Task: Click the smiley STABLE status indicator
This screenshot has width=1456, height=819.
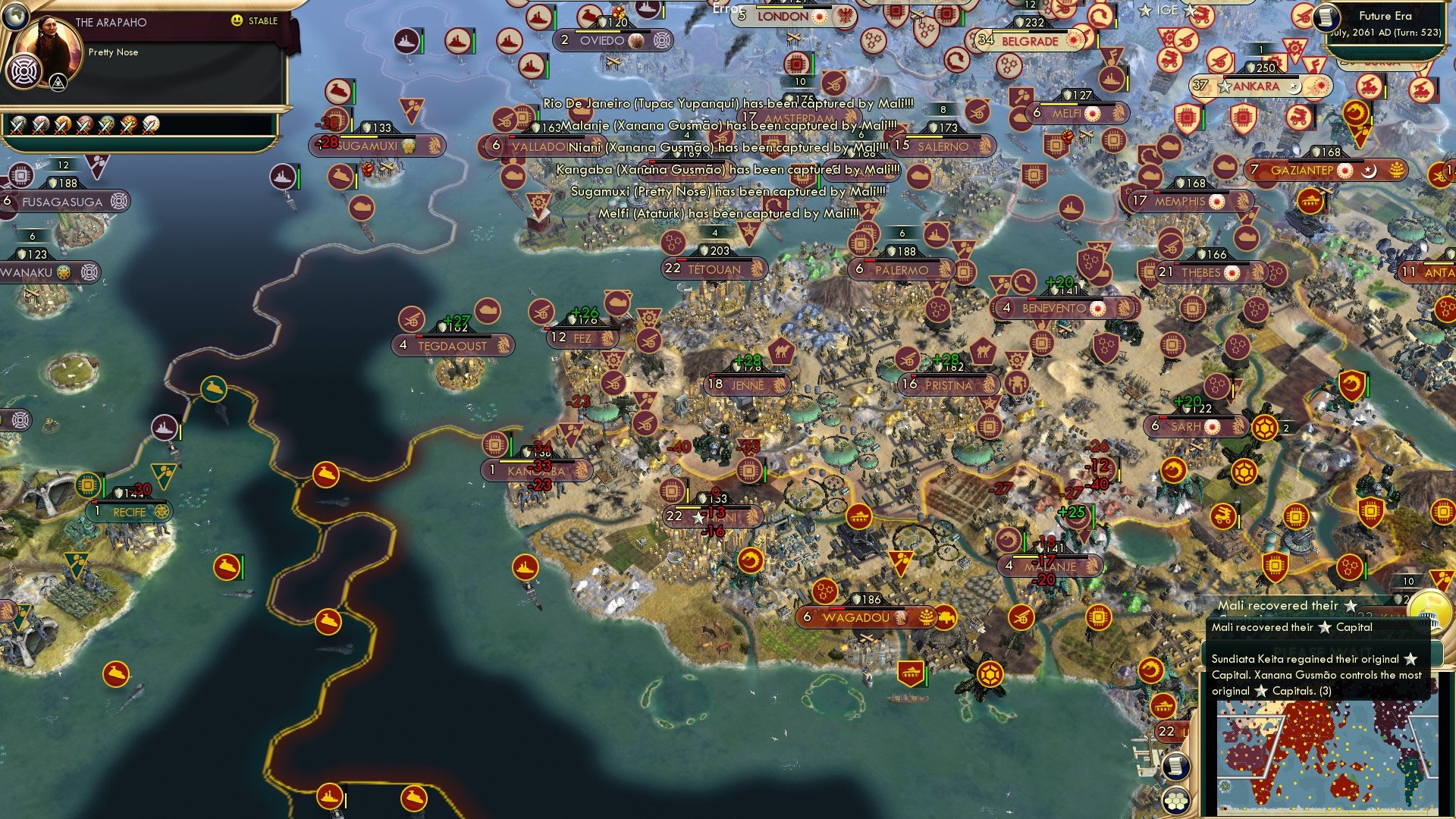Action: (236, 21)
